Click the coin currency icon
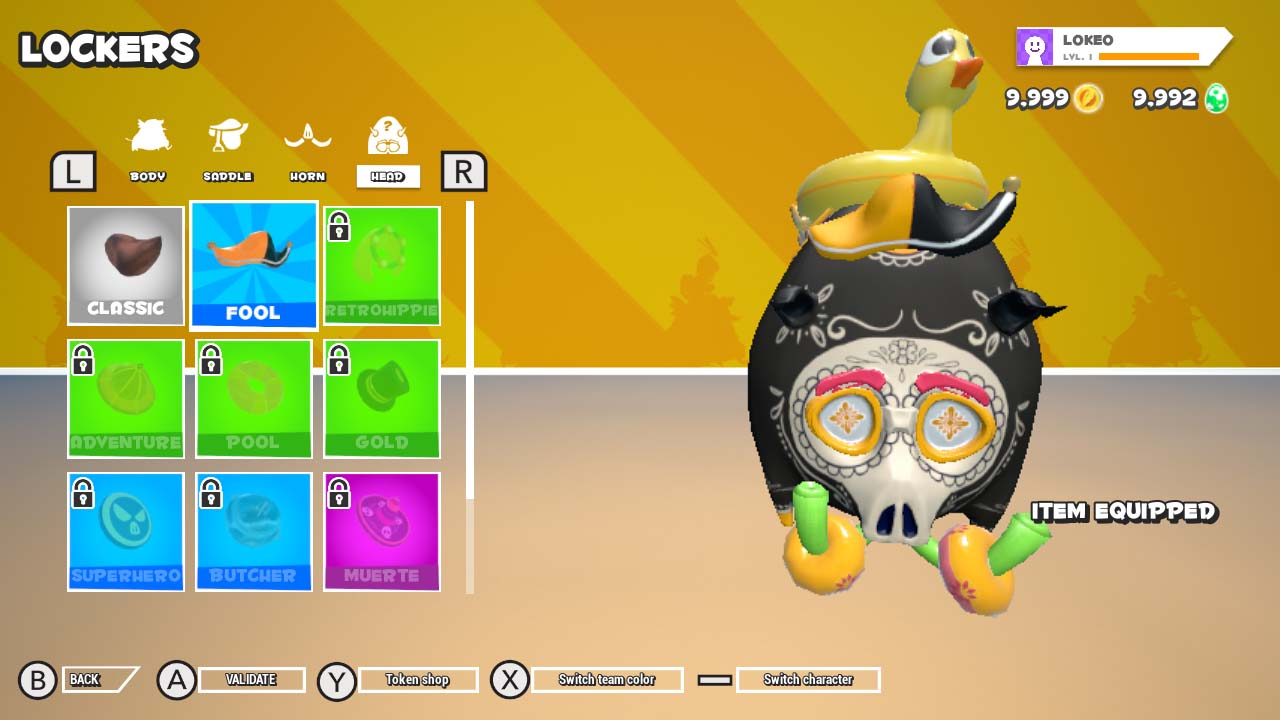Screen dimensions: 1280x720 (1090, 99)
